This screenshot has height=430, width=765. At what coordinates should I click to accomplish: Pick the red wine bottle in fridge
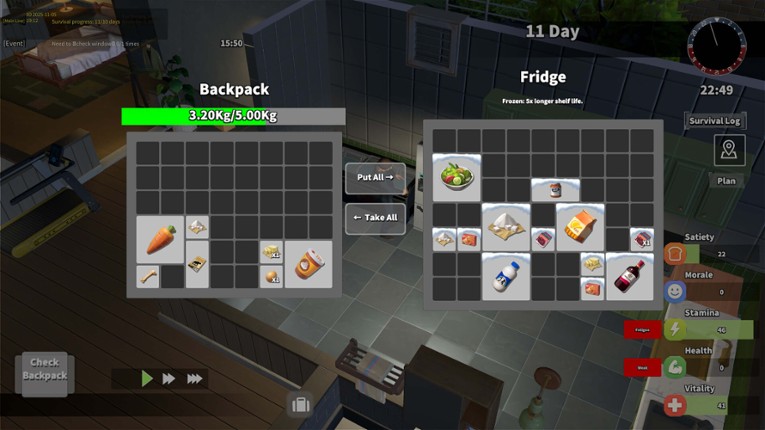[630, 276]
